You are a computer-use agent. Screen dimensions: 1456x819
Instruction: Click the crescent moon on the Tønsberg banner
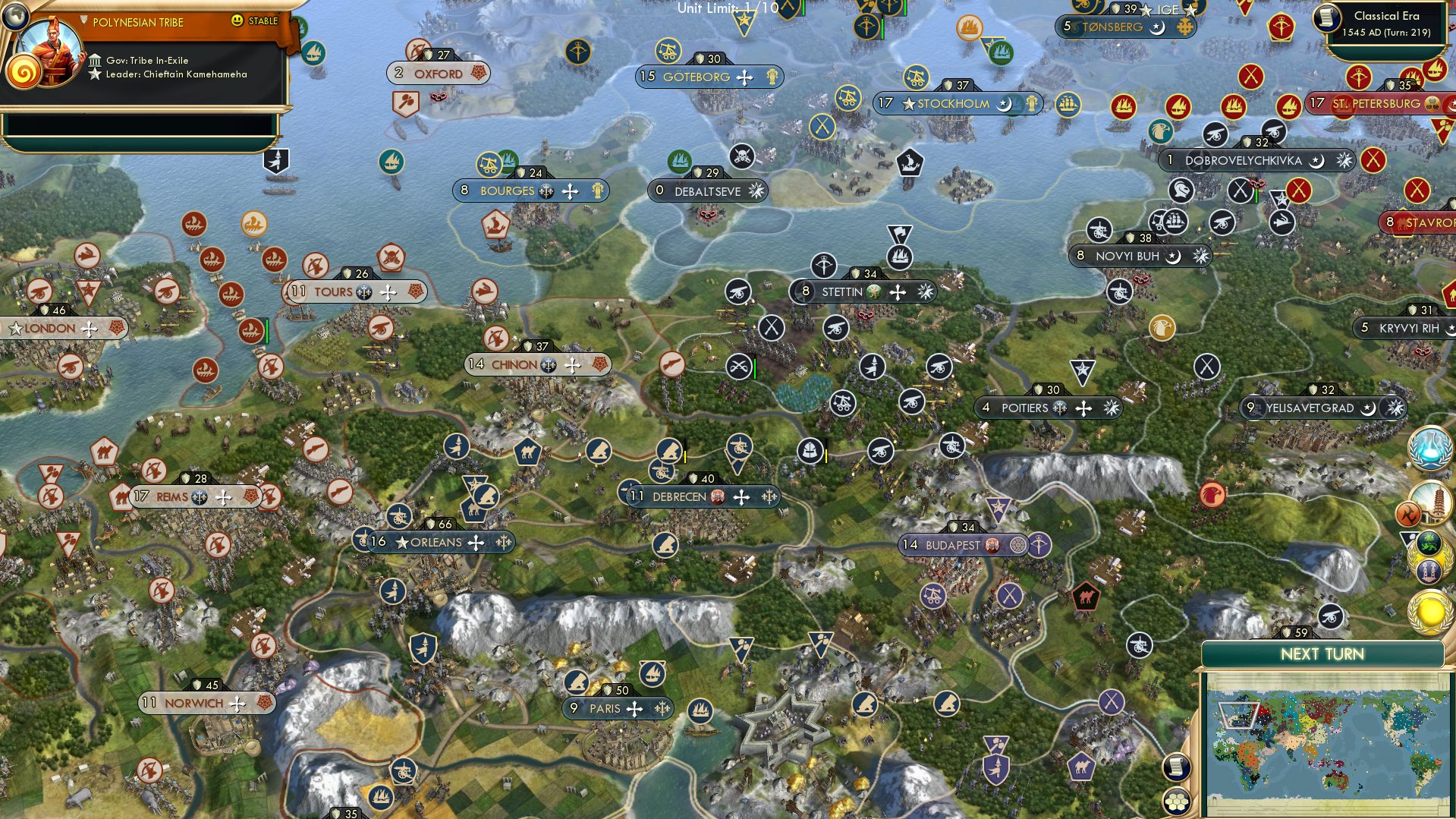point(1157,28)
